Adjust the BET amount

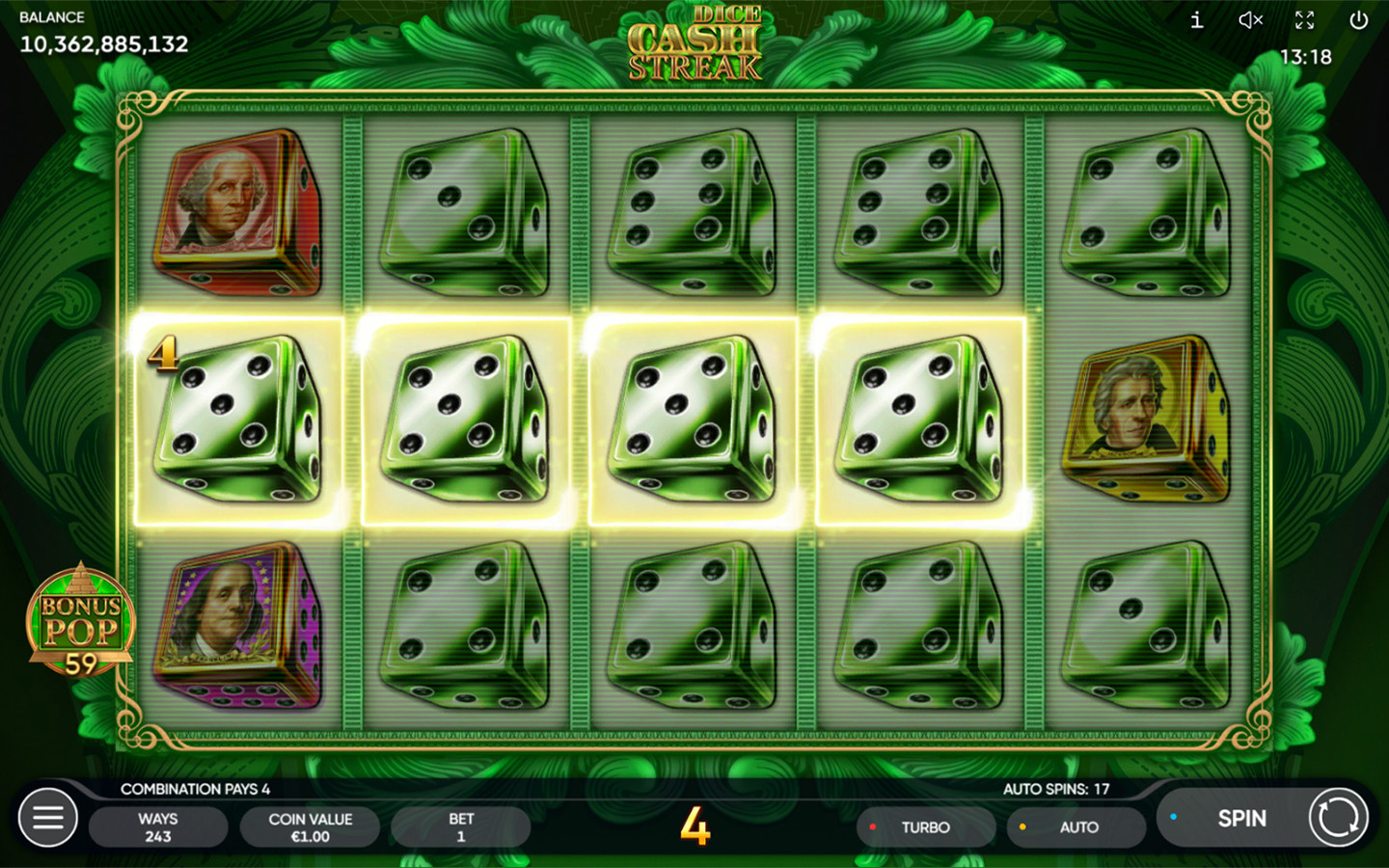click(x=460, y=827)
